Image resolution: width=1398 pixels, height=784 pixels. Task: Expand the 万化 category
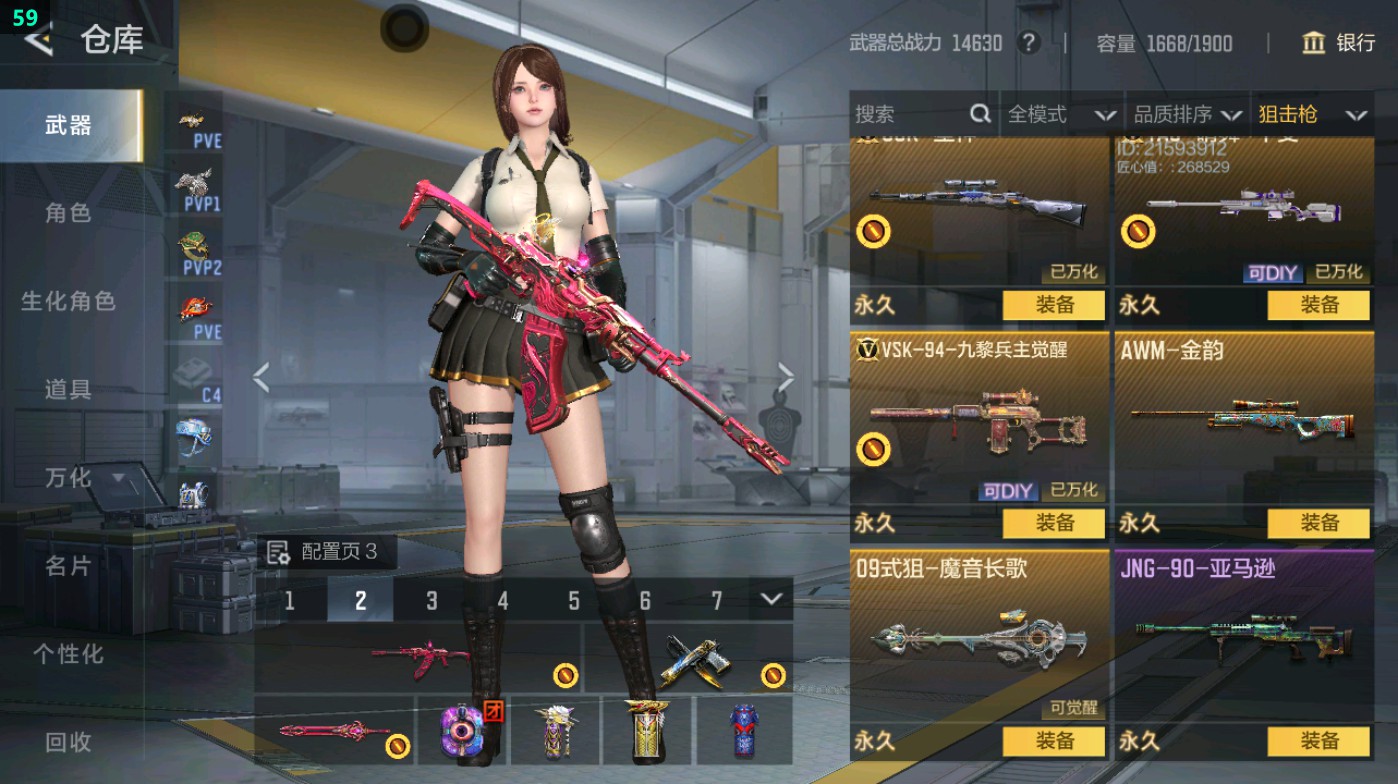80,478
